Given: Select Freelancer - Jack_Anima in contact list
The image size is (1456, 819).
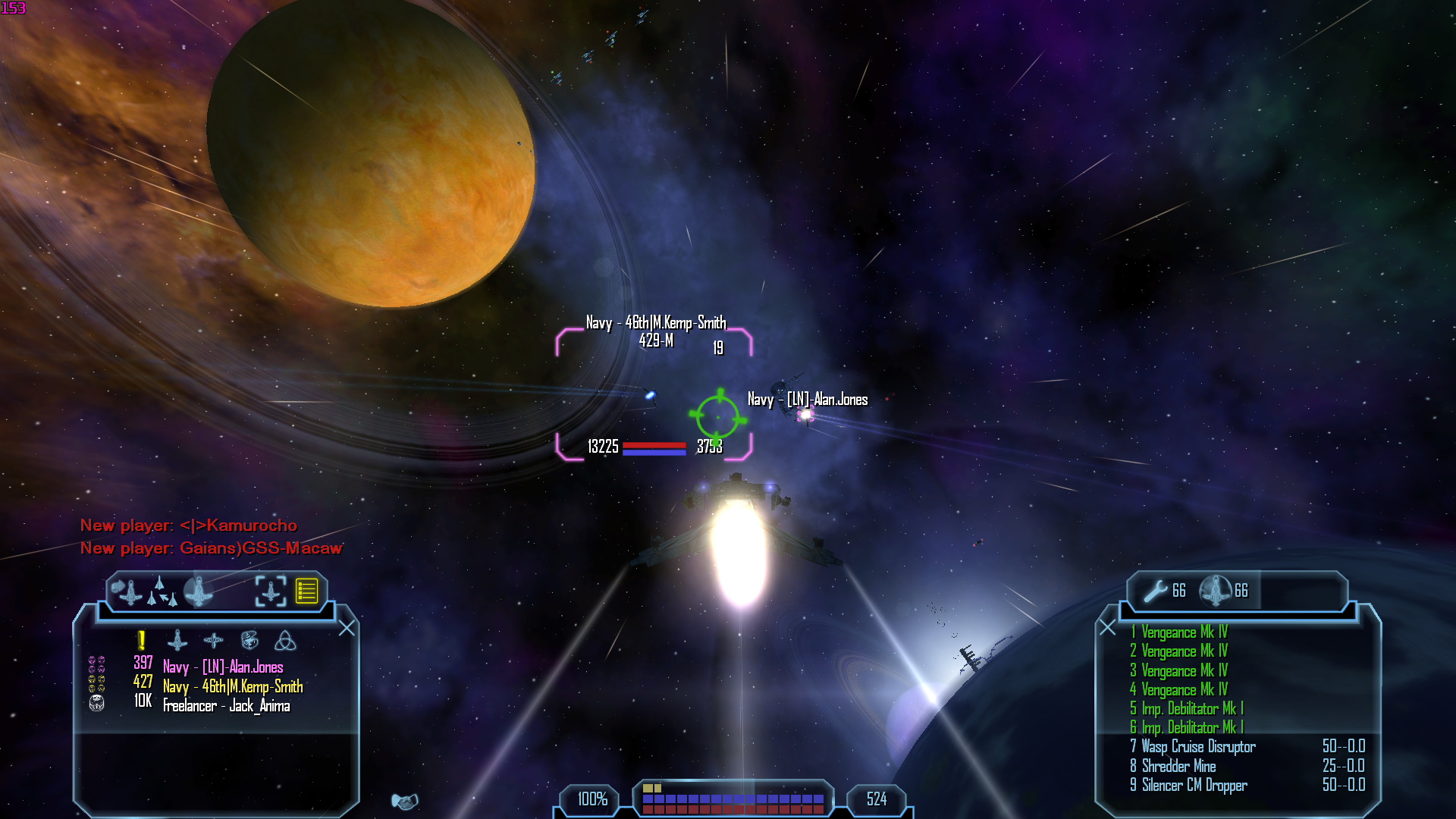Looking at the screenshot, I should 226,706.
